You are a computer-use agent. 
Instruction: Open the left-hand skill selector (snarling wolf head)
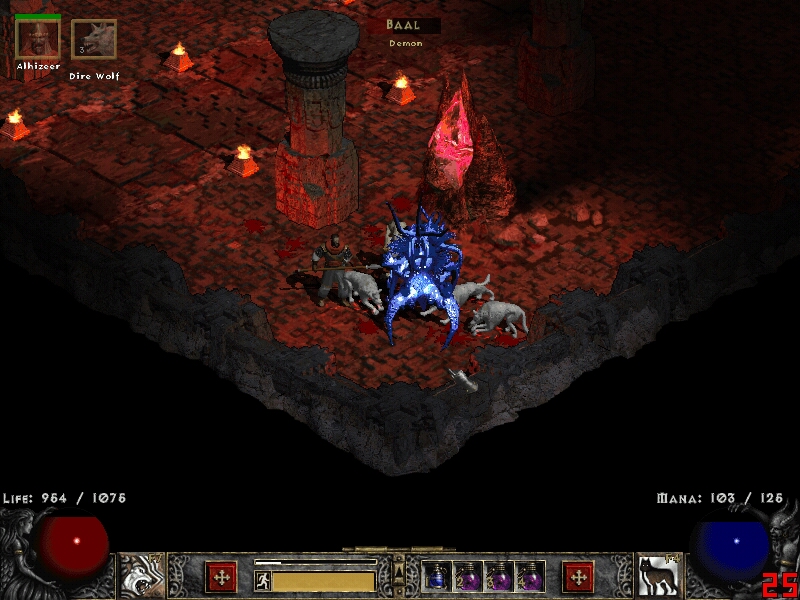click(x=143, y=576)
